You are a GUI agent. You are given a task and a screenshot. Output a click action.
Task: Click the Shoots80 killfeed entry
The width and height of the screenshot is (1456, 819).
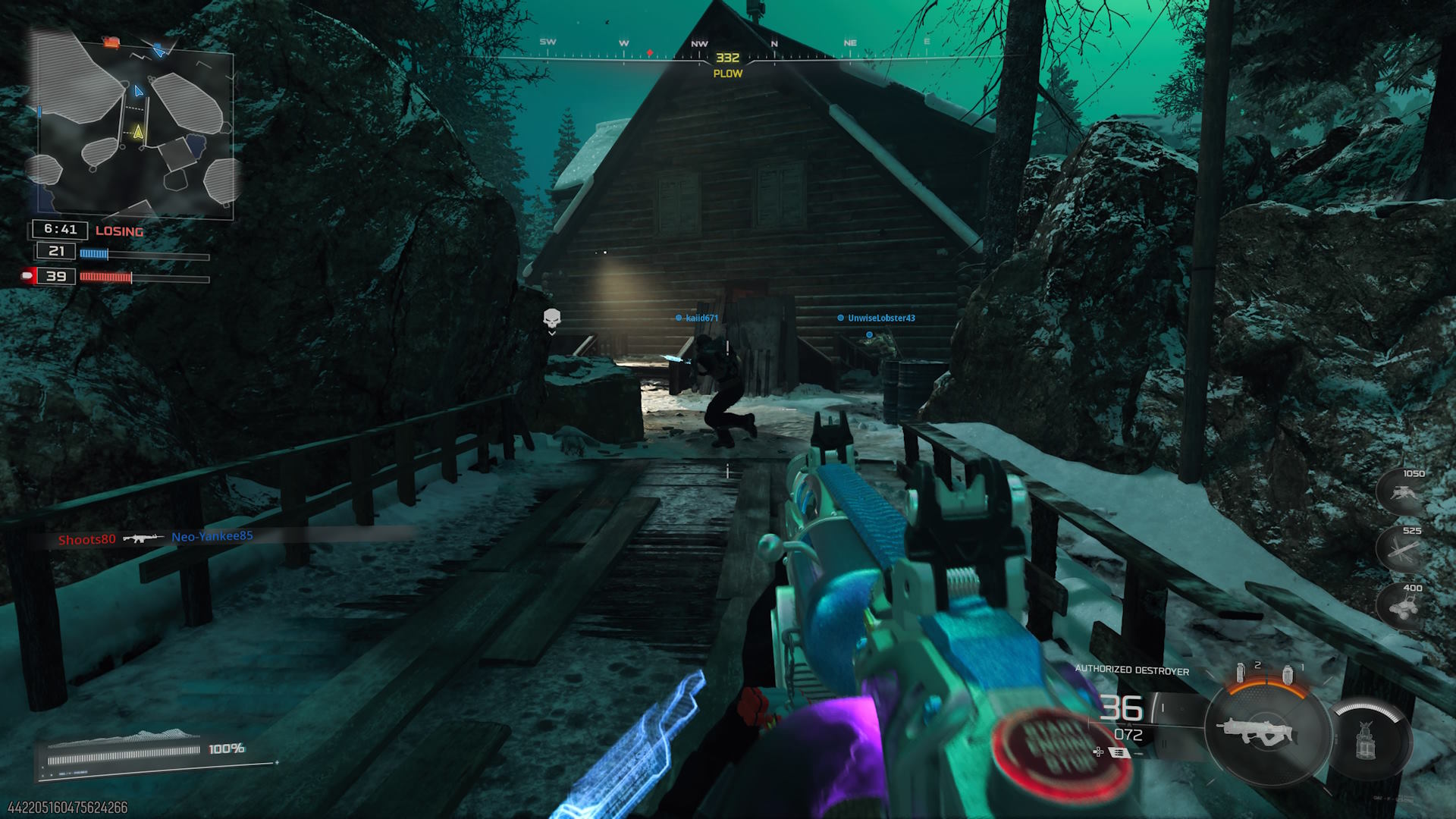pos(87,539)
